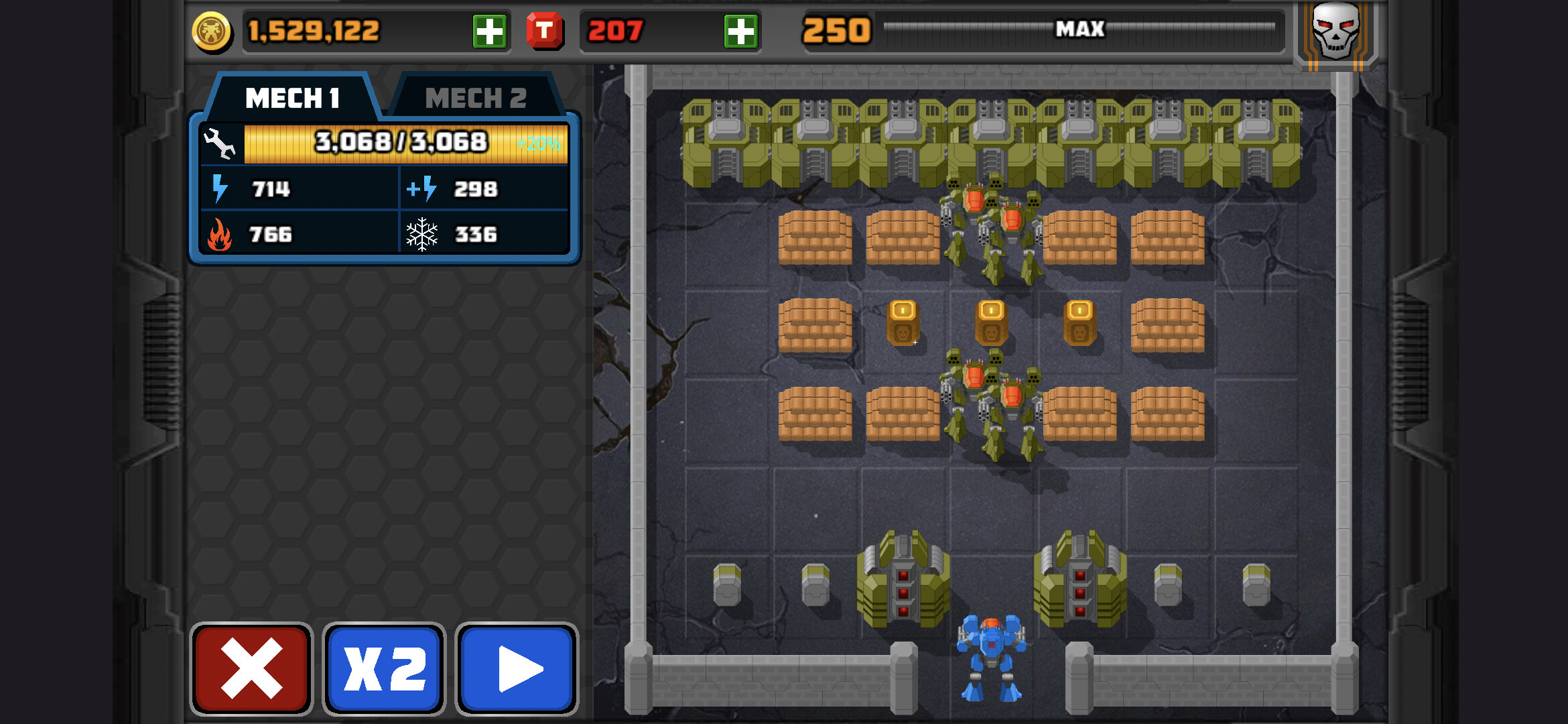Toggle the X2 speed button
Viewport: 1568px width, 724px height.
pyautogui.click(x=384, y=668)
